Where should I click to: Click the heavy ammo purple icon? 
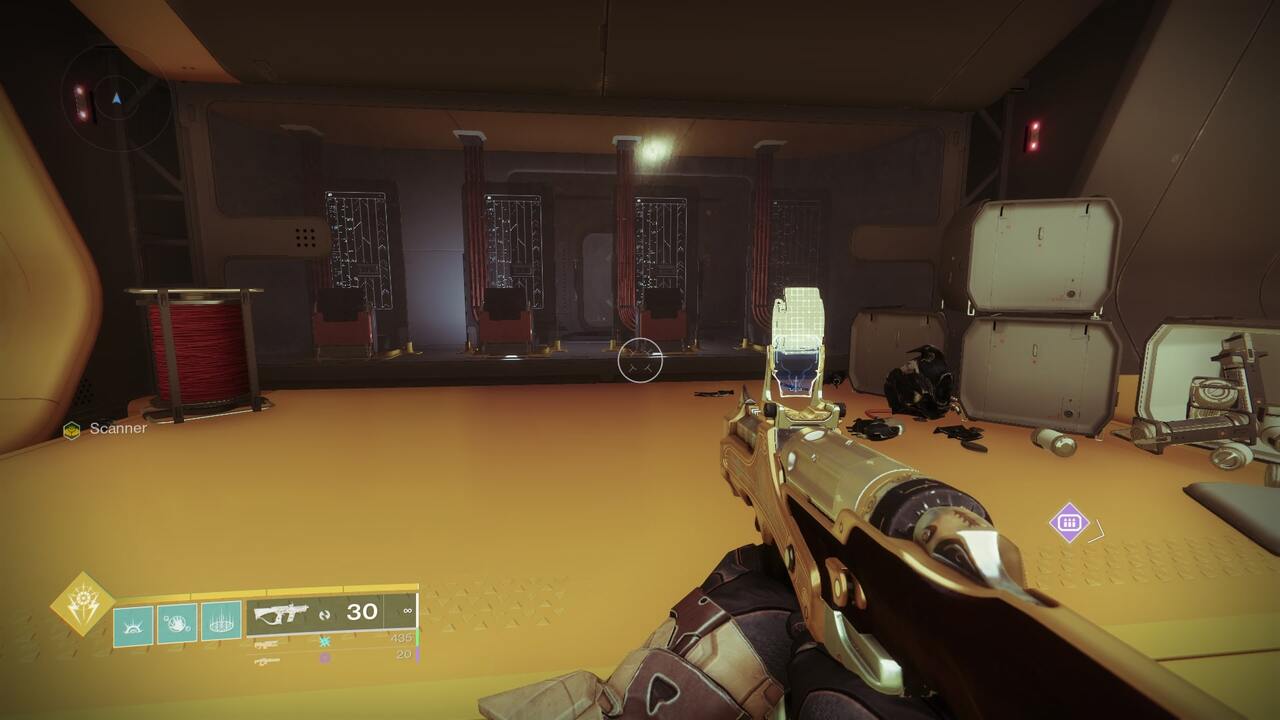(x=323, y=657)
